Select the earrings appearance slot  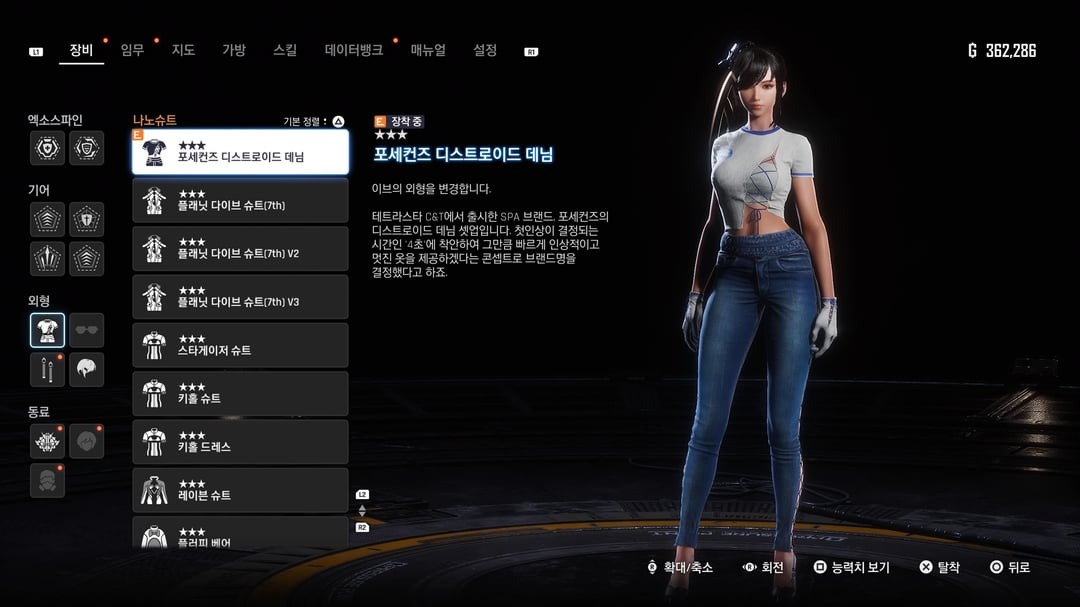pos(47,370)
